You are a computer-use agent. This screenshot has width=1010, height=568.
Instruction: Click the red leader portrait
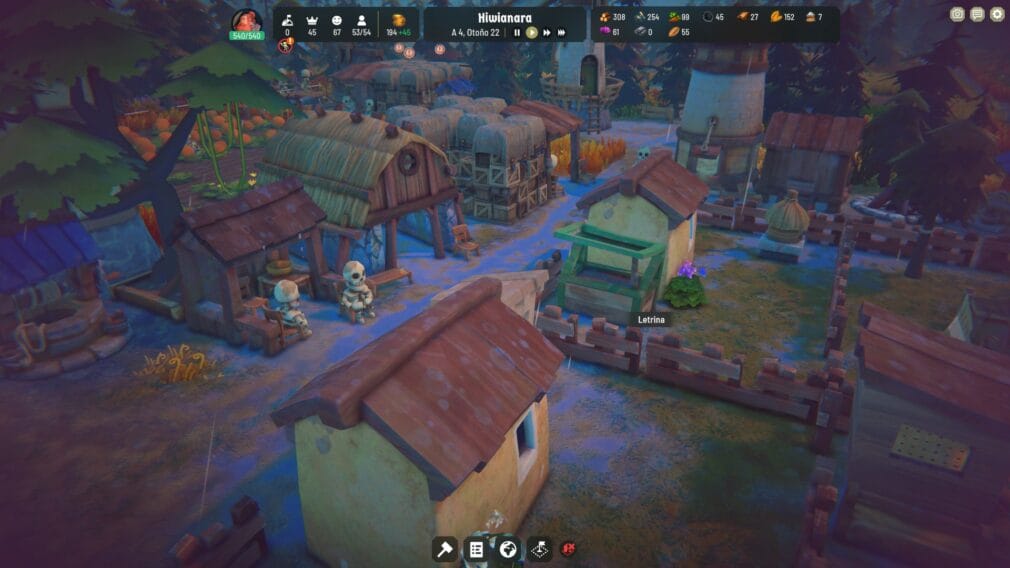(x=246, y=21)
